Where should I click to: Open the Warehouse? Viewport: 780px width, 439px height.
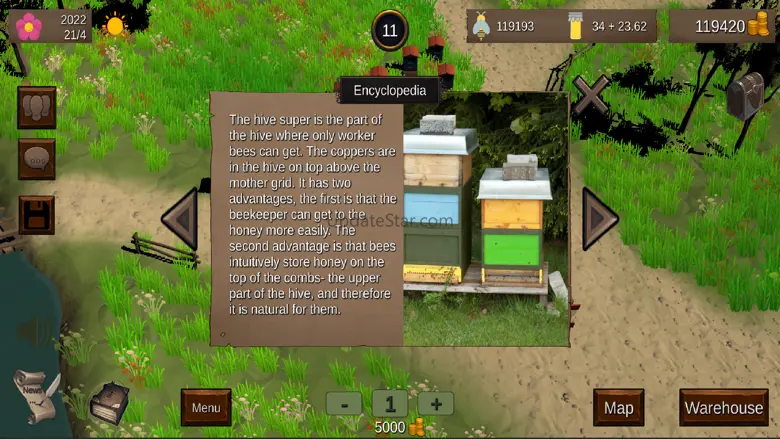point(723,407)
